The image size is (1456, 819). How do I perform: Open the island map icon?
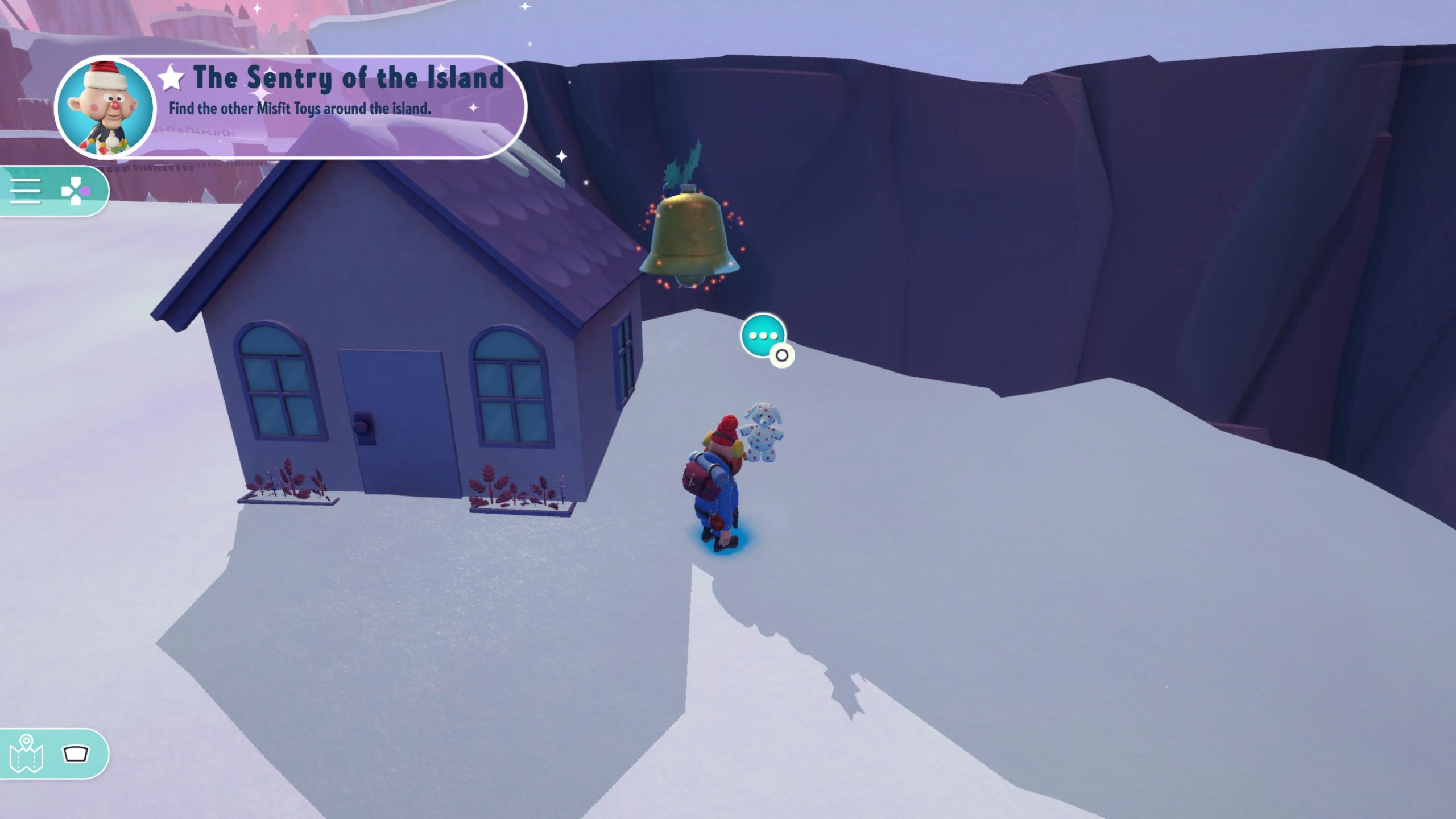26,754
